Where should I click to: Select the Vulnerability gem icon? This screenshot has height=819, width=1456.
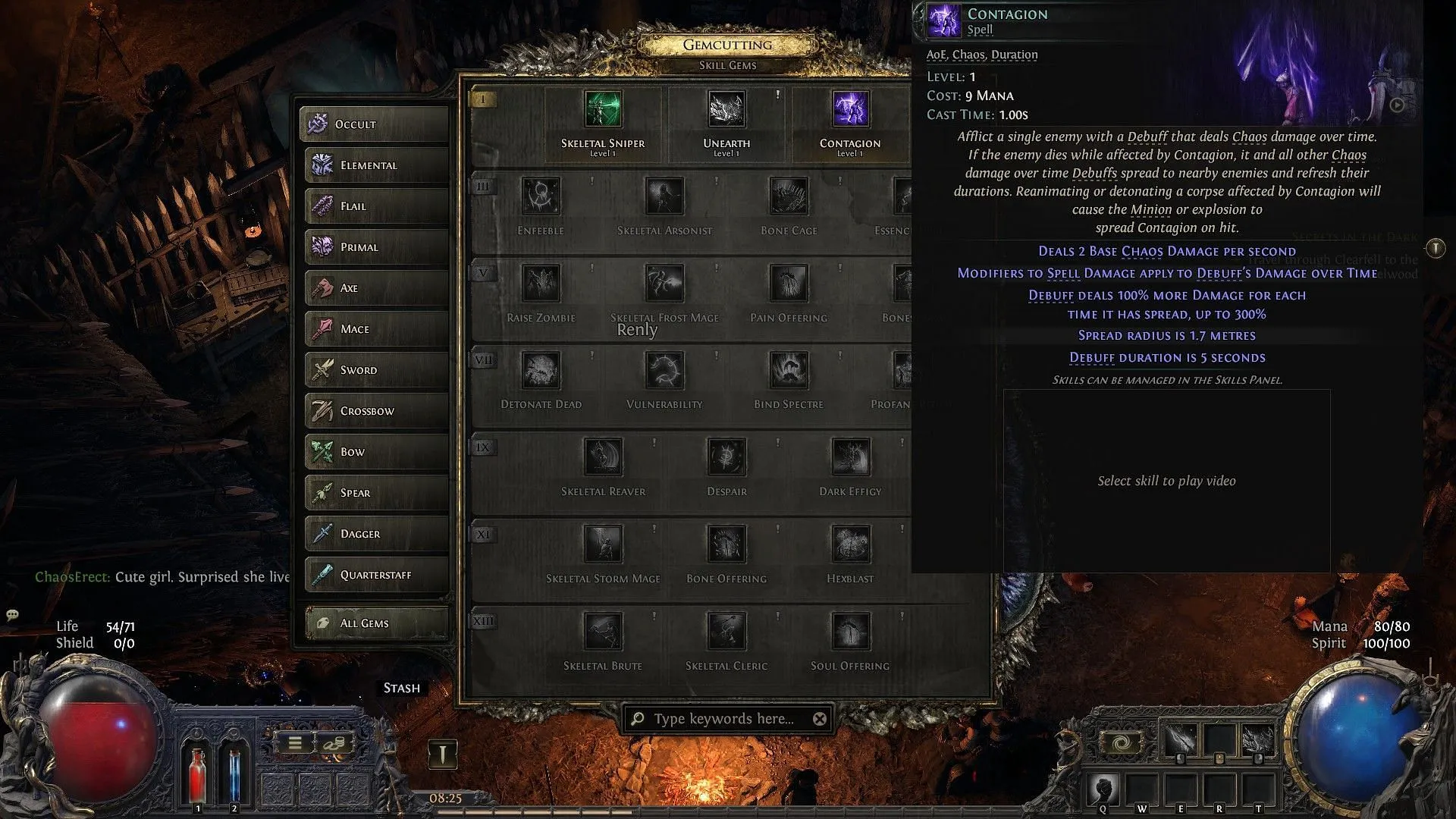tap(665, 369)
